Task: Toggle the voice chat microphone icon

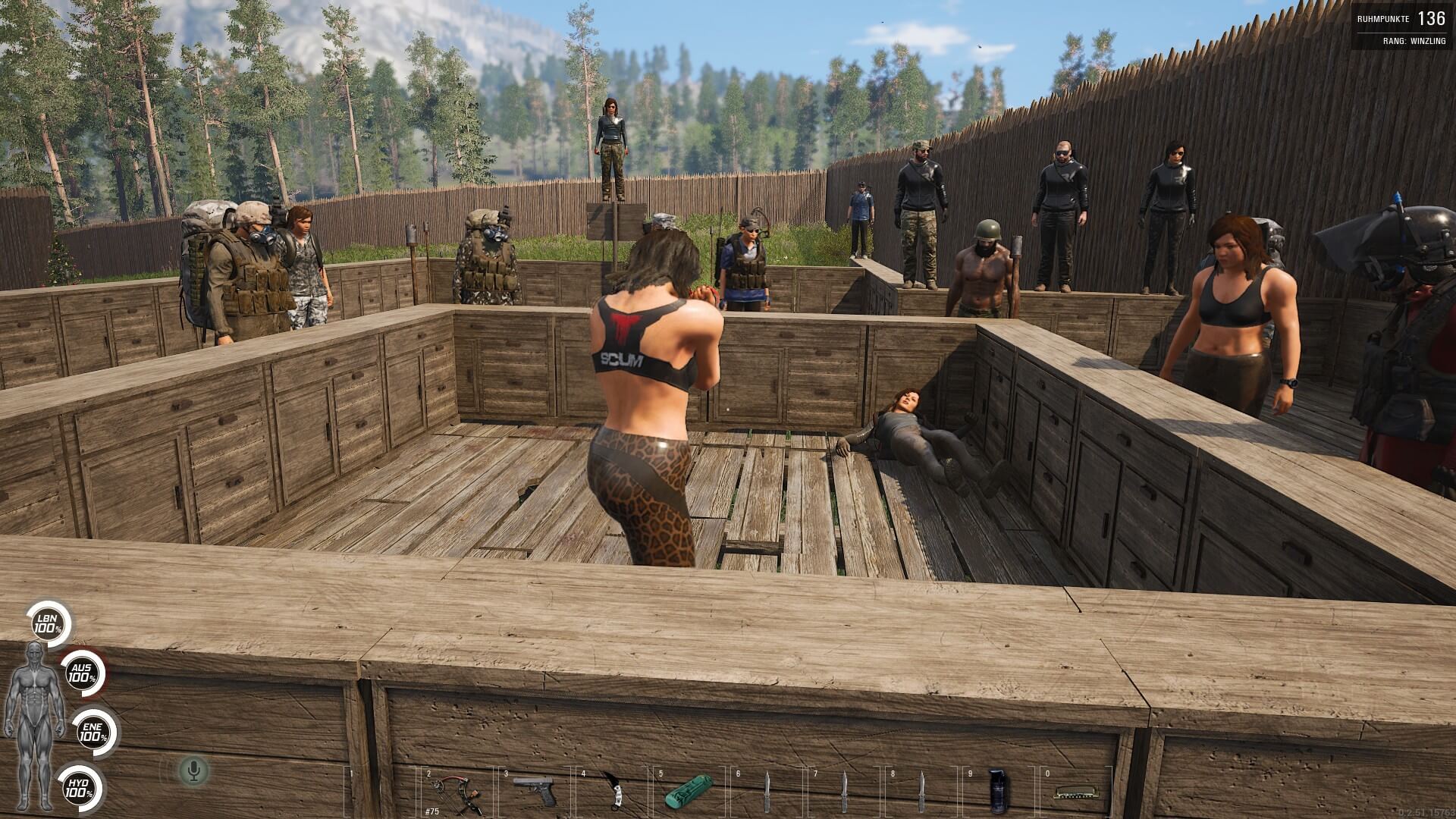Action: pyautogui.click(x=193, y=770)
